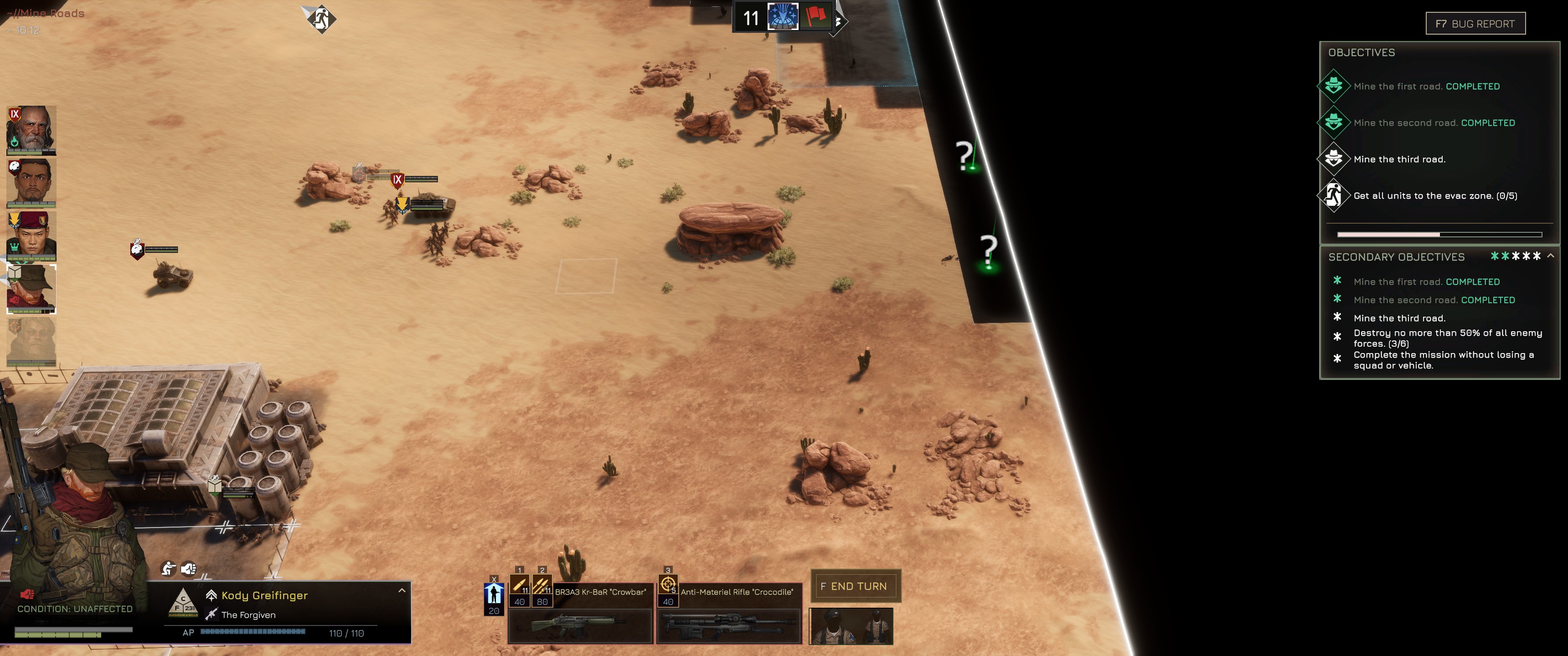Click the evac zone objective entry
The height and width of the screenshot is (656, 1568).
point(1435,196)
